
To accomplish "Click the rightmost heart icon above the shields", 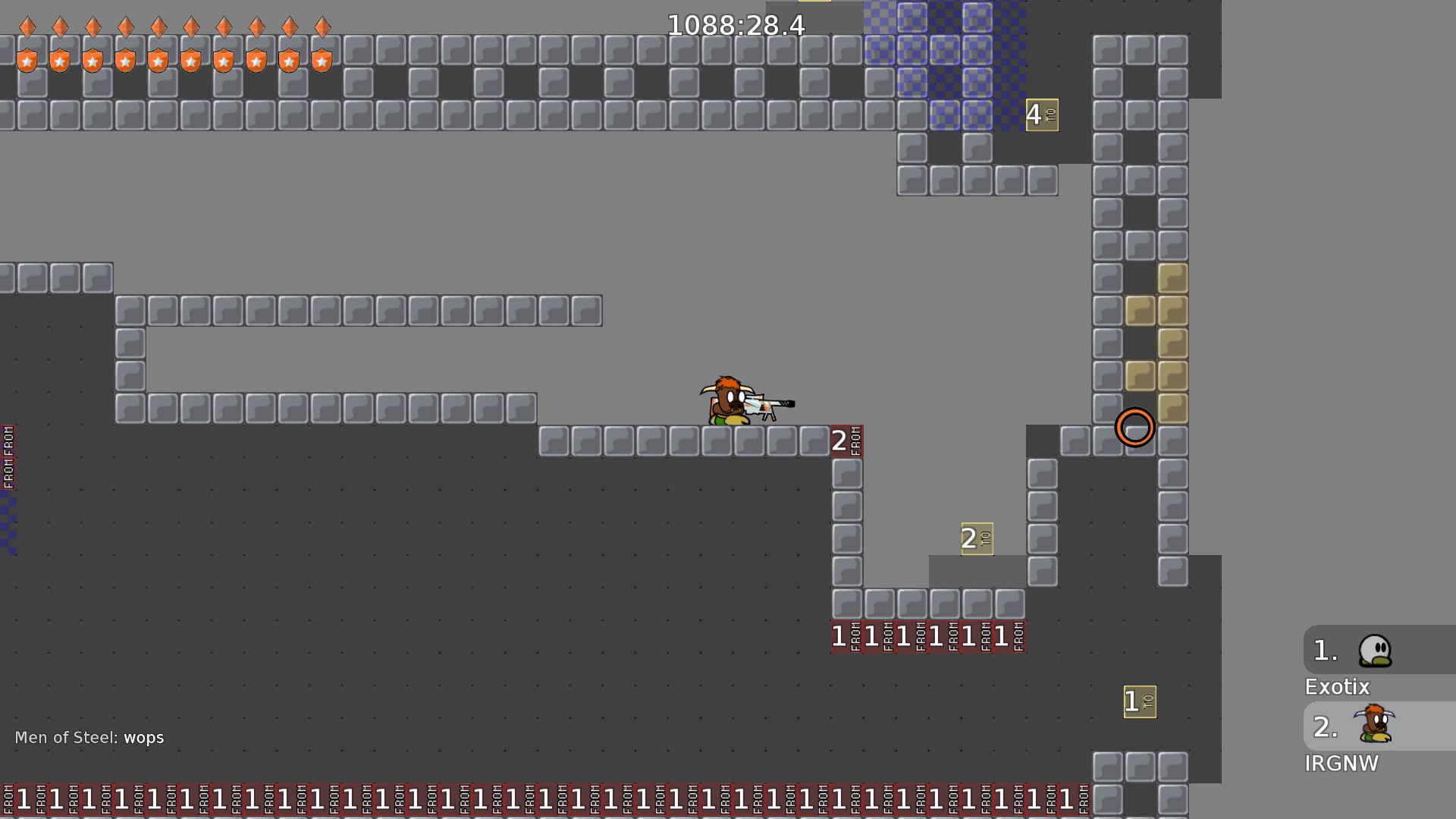I will point(322,27).
